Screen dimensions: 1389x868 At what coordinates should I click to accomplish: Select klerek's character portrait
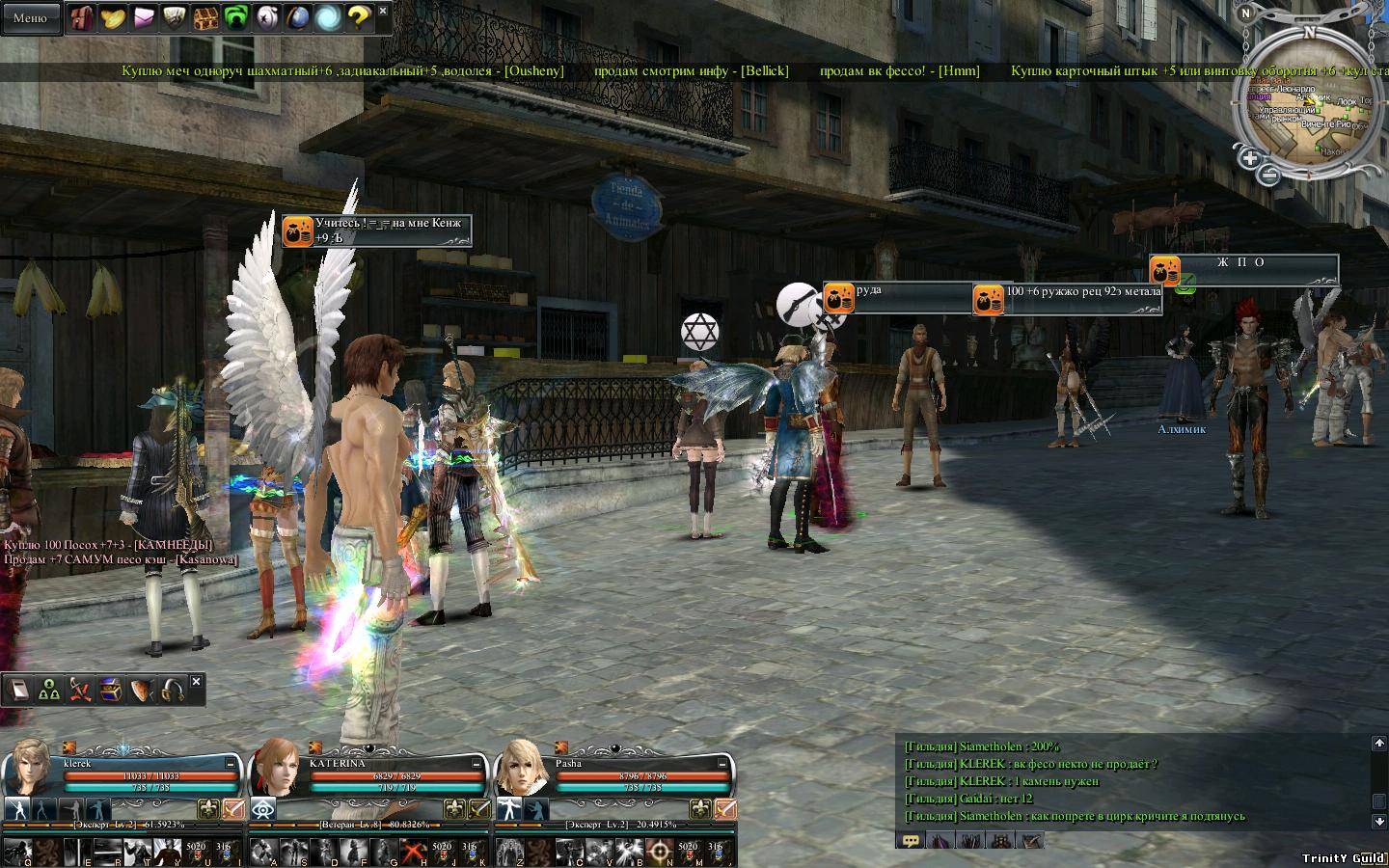tap(32, 767)
